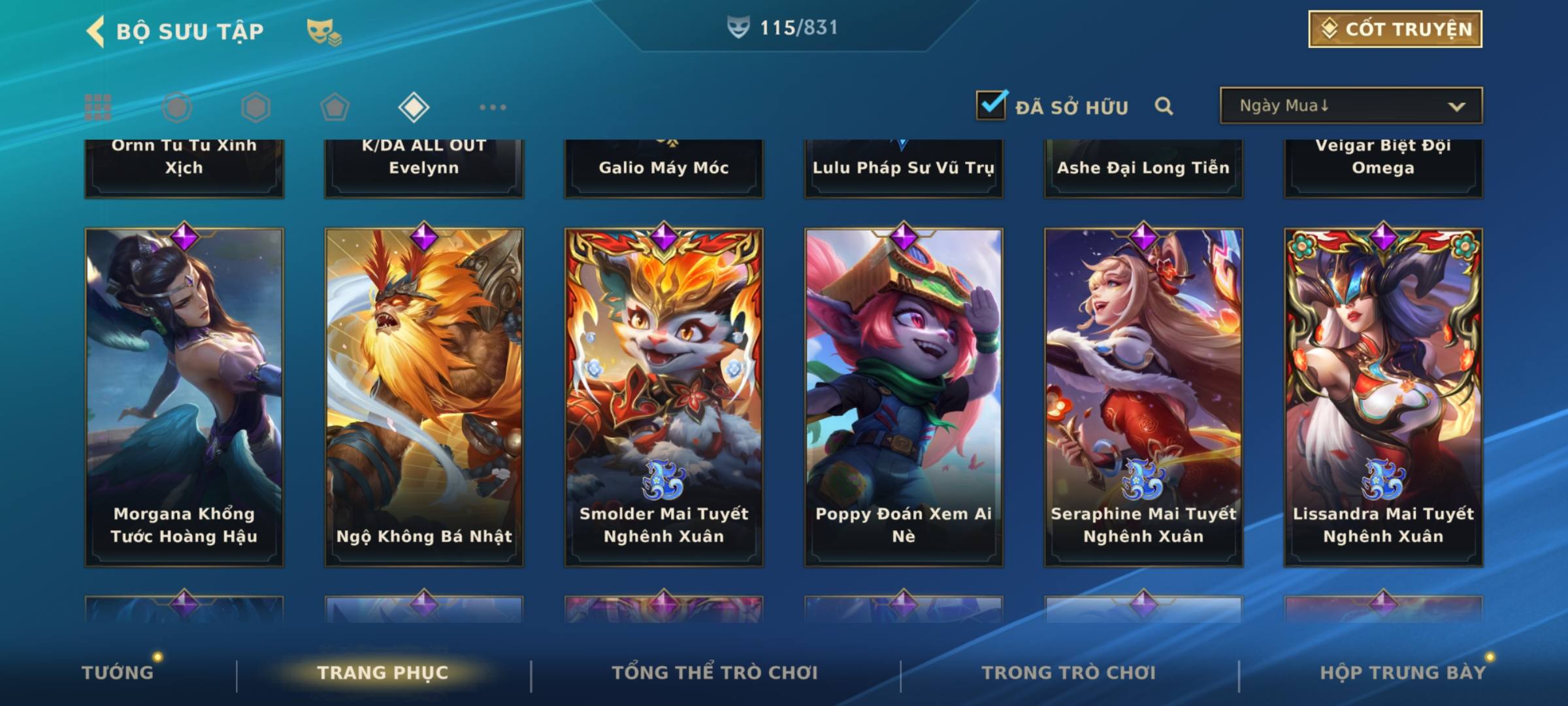Choose Lissandra Mai Tuyết Nghênh Xuân skin
Image resolution: width=1568 pixels, height=706 pixels.
[x=1383, y=397]
